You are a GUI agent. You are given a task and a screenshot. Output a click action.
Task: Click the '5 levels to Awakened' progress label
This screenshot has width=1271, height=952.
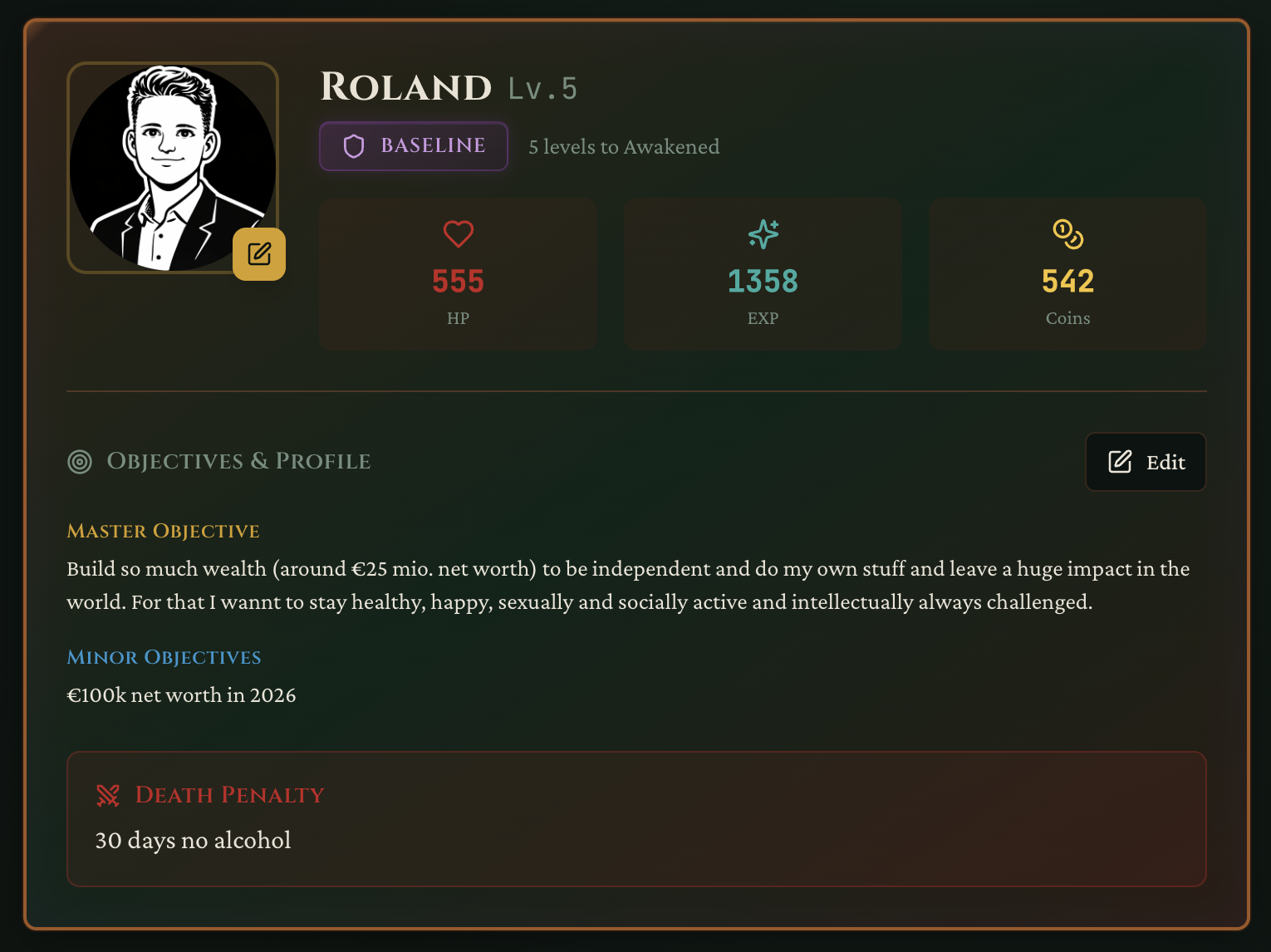point(624,146)
